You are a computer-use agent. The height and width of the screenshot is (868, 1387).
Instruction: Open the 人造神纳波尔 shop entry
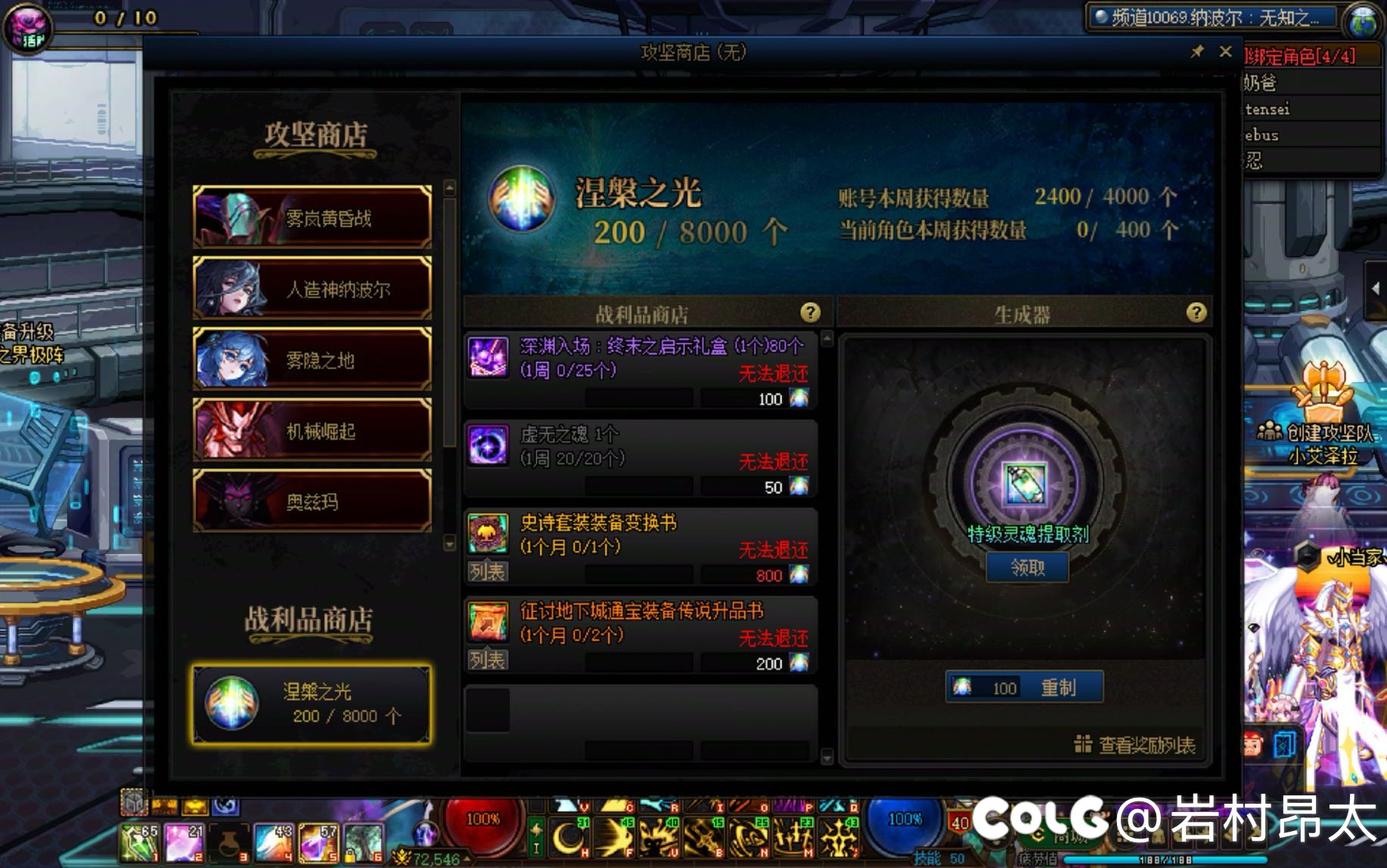click(x=312, y=289)
